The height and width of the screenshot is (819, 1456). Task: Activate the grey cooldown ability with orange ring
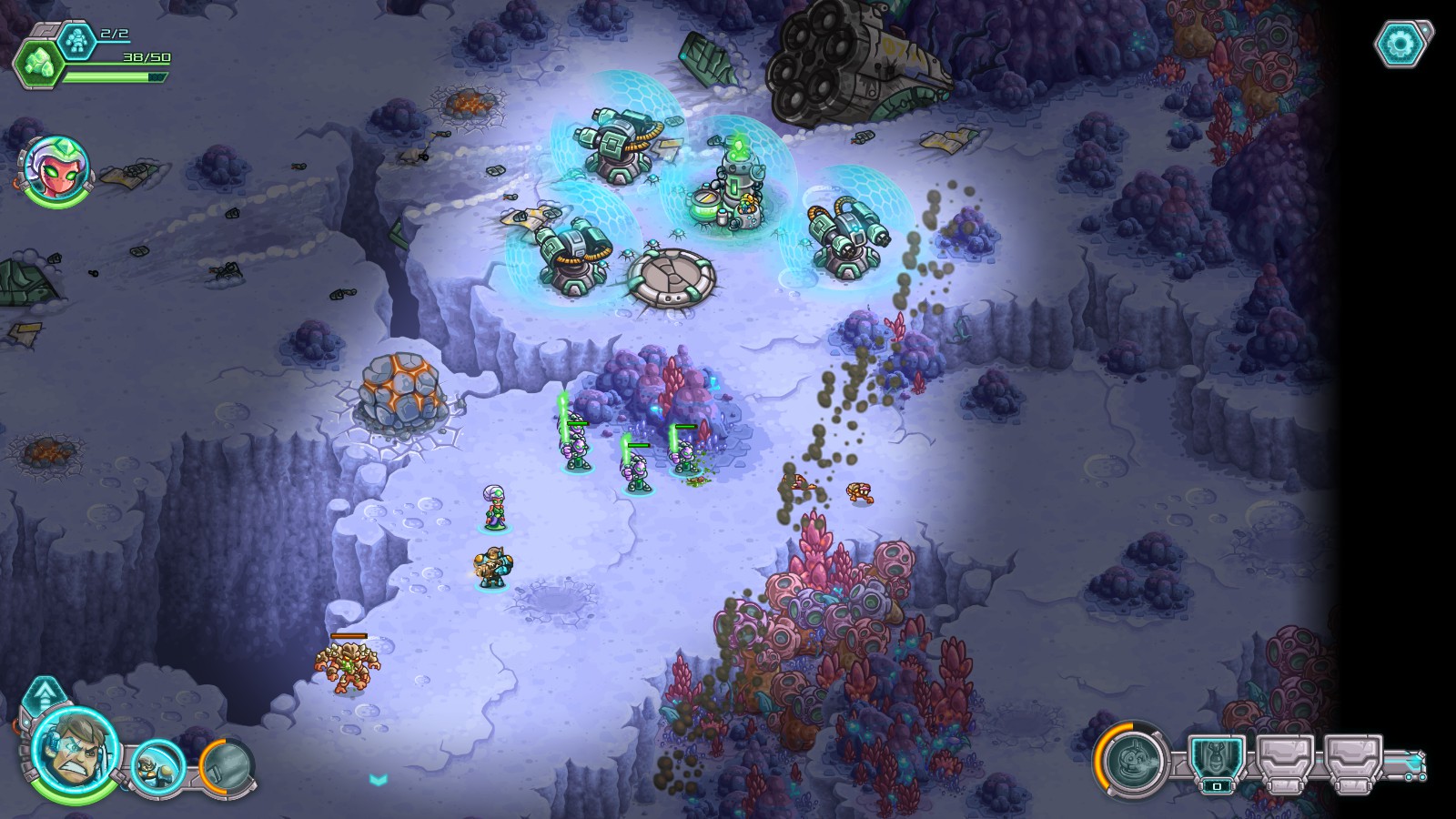226,767
